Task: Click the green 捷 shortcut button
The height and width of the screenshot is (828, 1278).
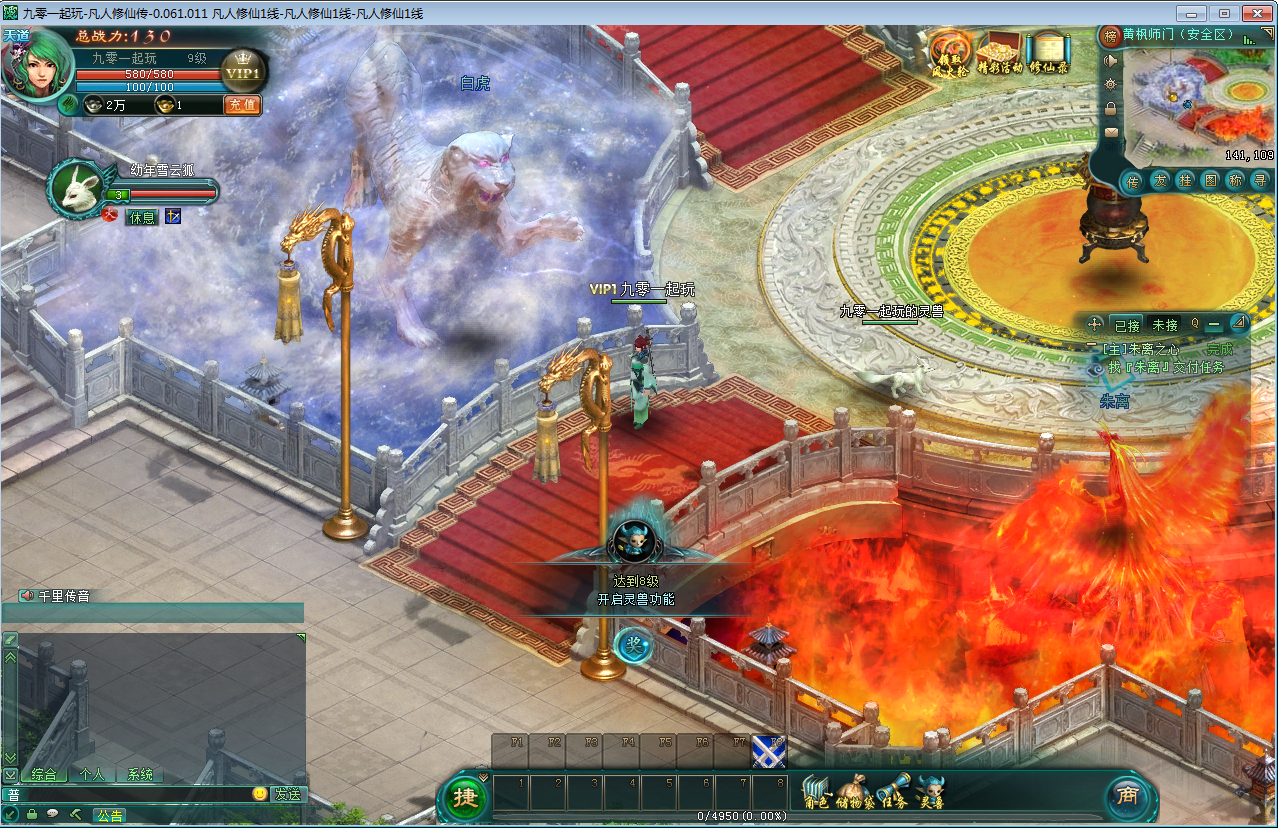Action: point(465,797)
